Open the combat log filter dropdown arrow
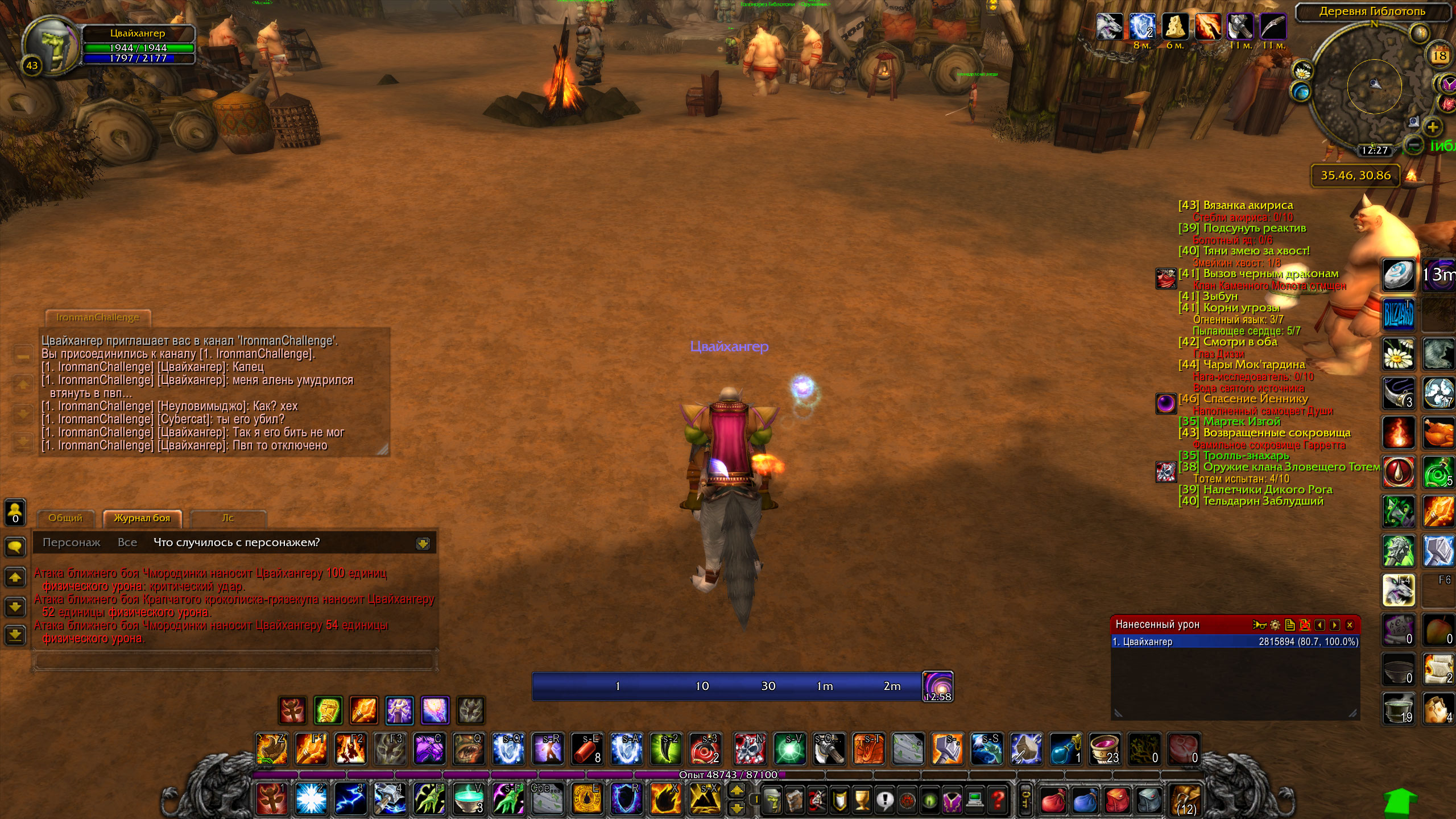The image size is (1456, 819). [423, 544]
